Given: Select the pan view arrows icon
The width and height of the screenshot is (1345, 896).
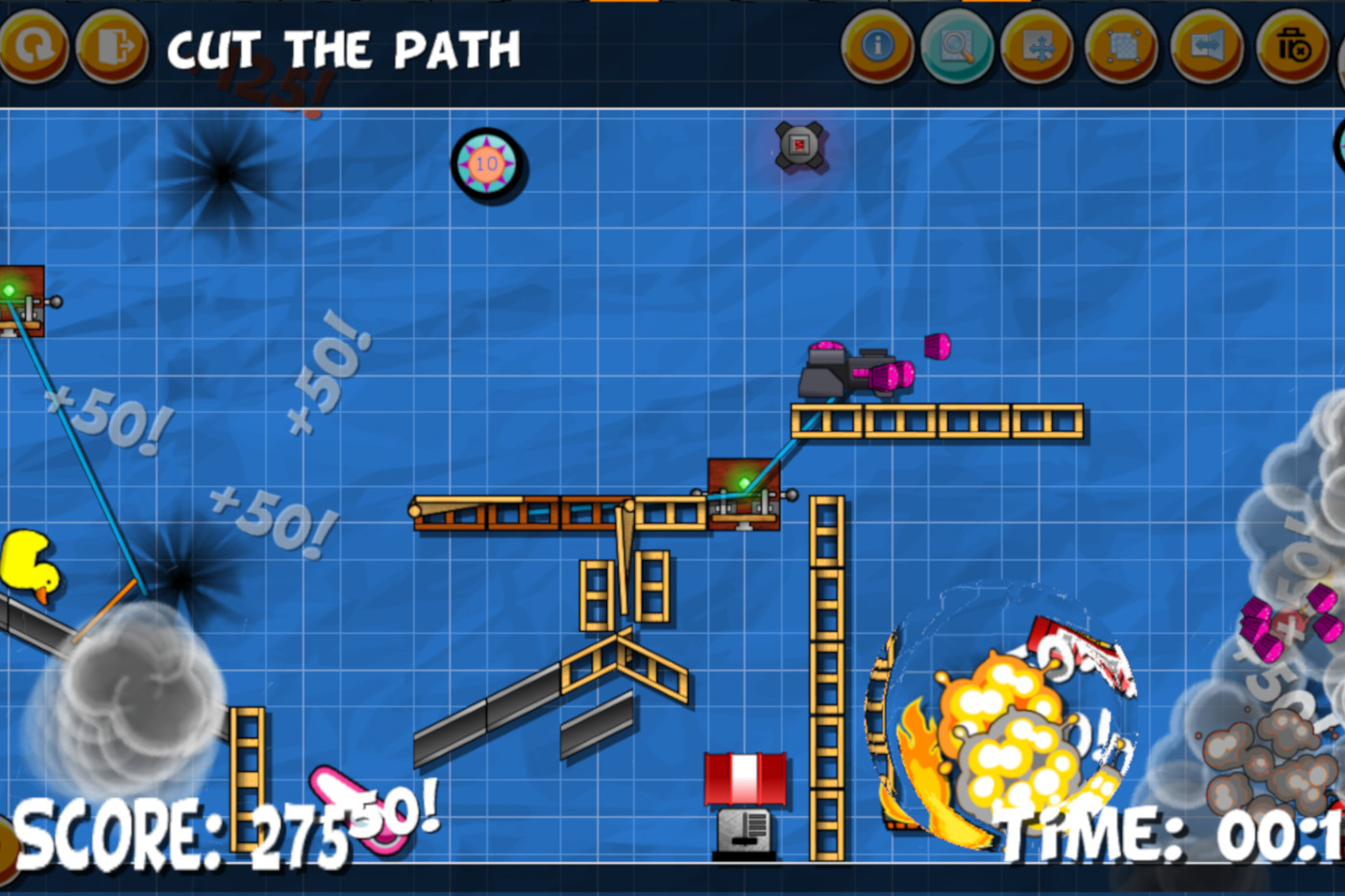Looking at the screenshot, I should pyautogui.click(x=1040, y=45).
